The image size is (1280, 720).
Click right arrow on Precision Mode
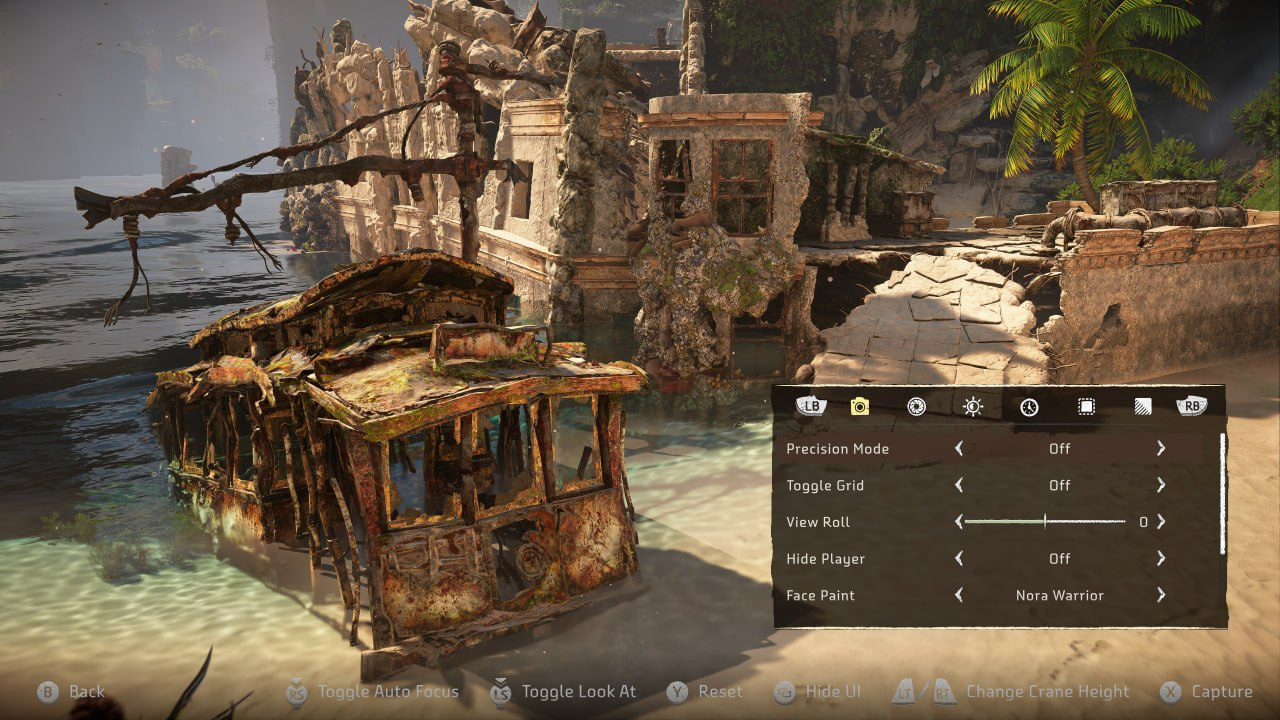(1161, 449)
